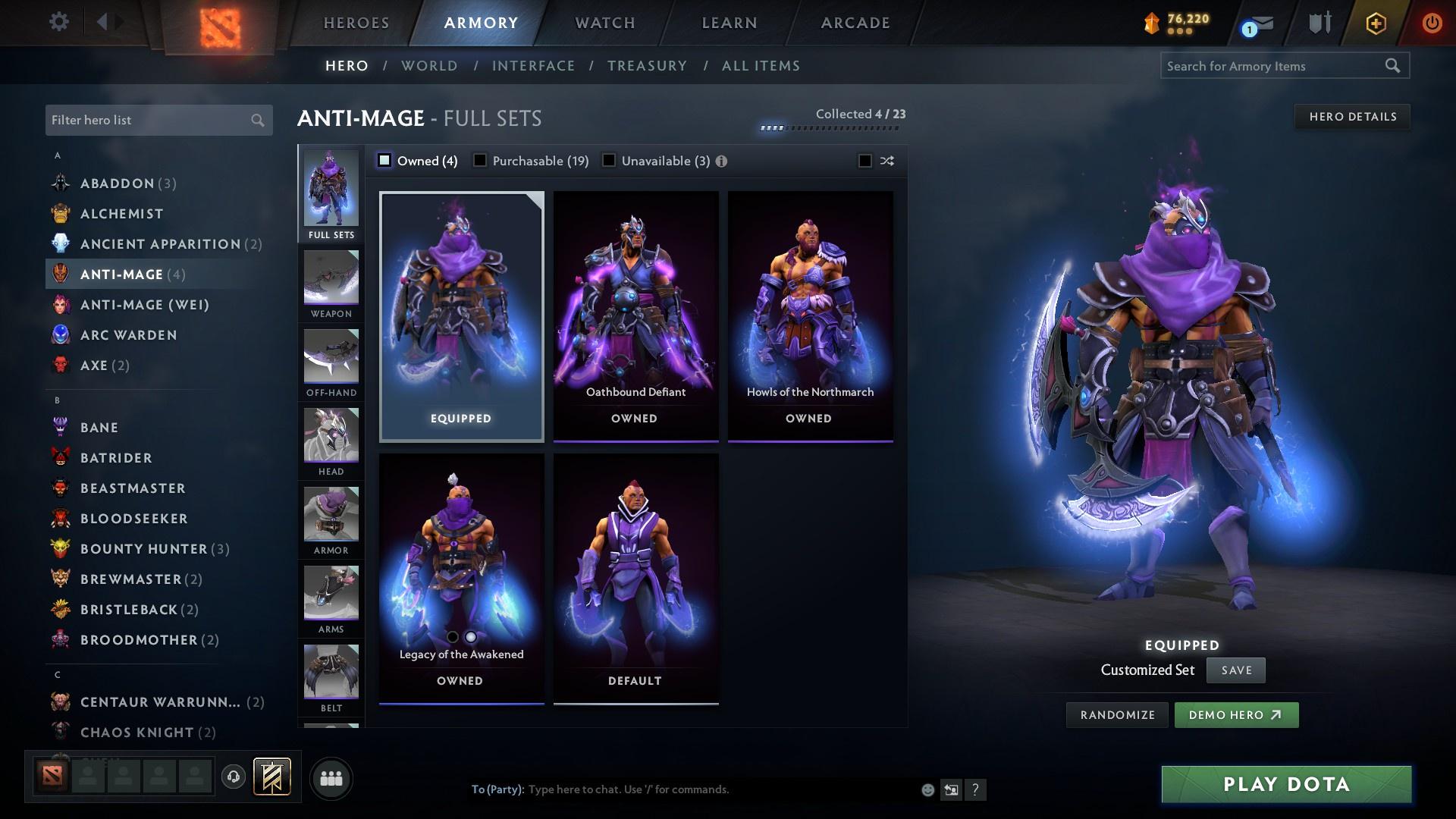Open HERO DETAILS

click(1352, 116)
